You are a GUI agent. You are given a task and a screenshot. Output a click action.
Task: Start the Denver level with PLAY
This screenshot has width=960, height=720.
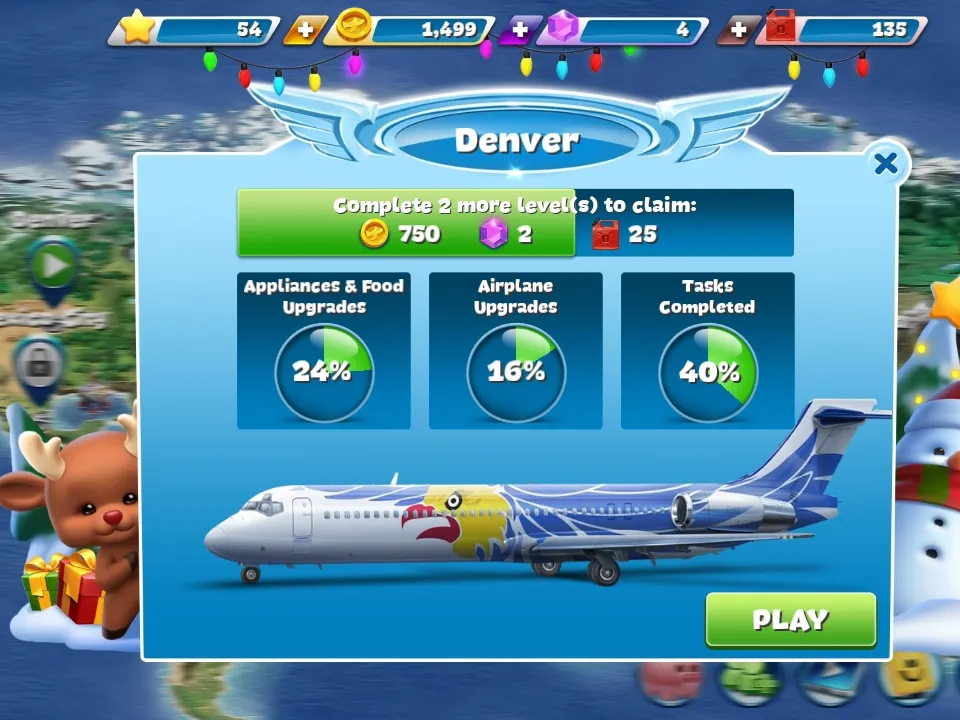(790, 620)
